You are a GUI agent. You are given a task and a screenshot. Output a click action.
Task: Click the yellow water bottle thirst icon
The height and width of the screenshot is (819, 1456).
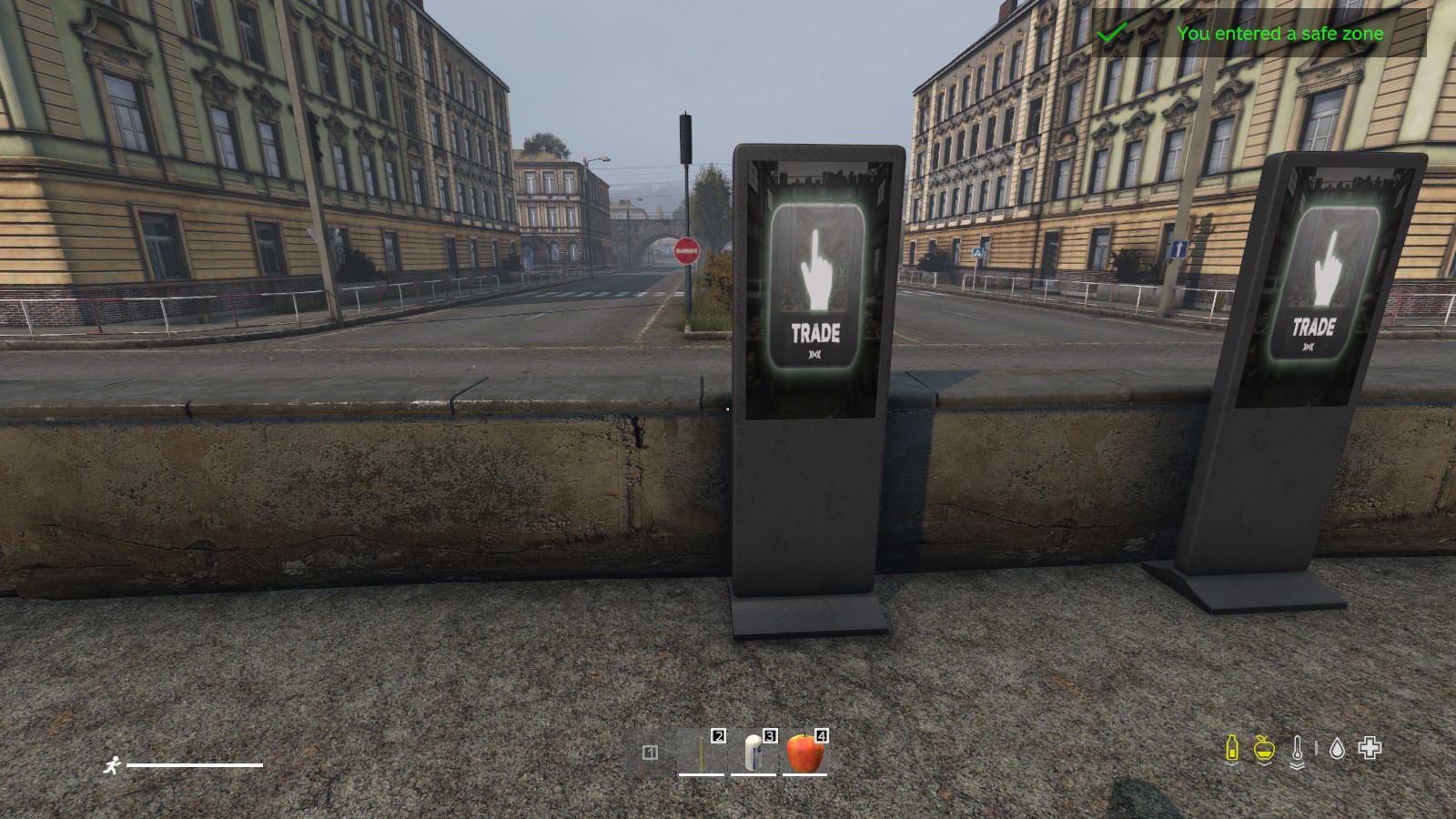[x=1232, y=749]
